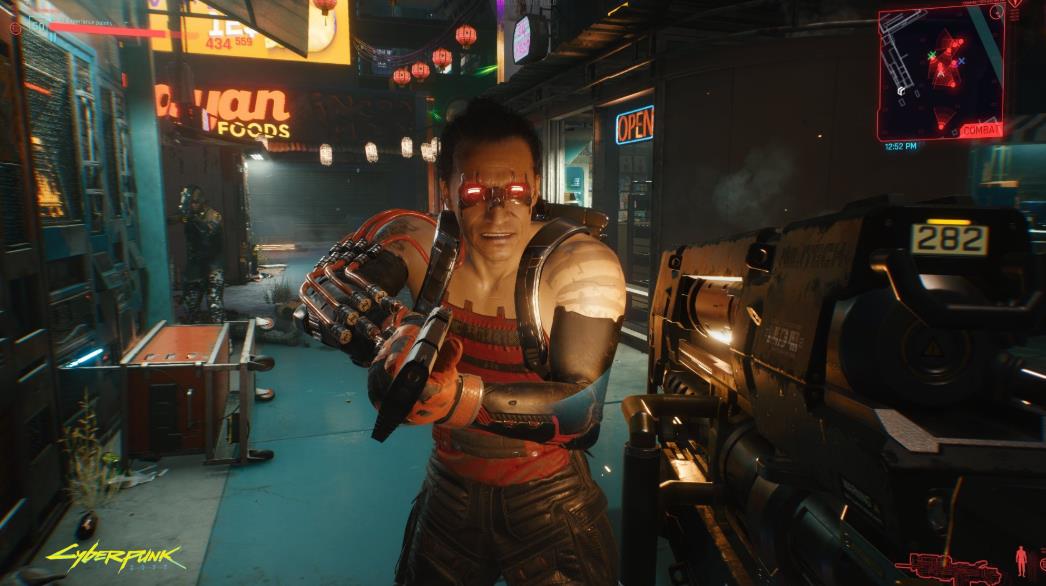Select the blue X marker on minimap
Viewport: 1046px width, 586px height.
pyautogui.click(x=961, y=62)
